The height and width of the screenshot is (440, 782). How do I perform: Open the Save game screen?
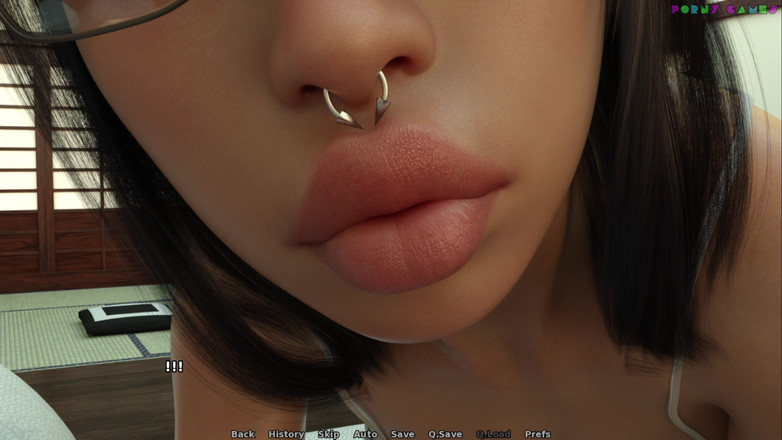coord(402,434)
